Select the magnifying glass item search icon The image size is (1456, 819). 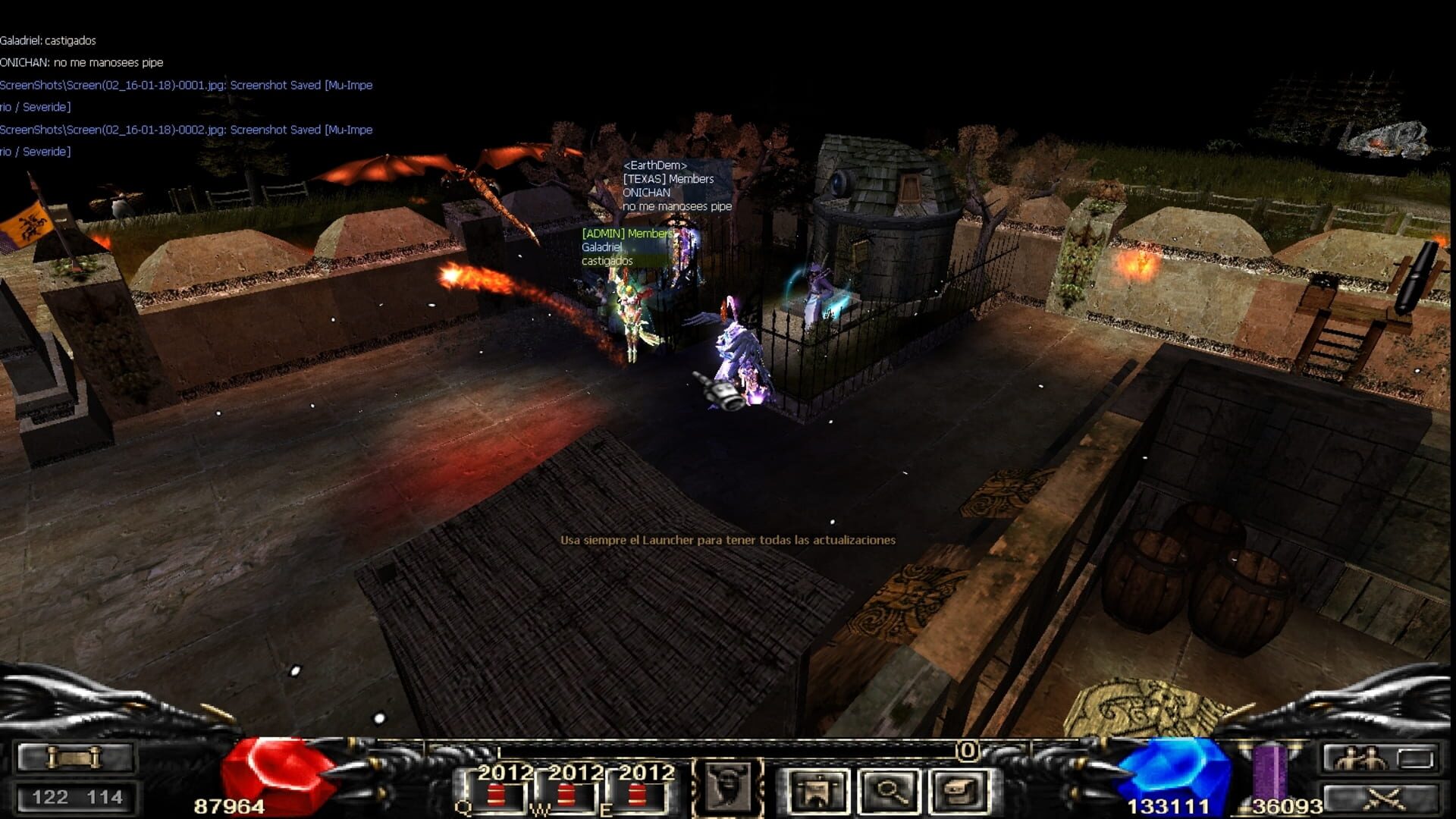point(890,790)
